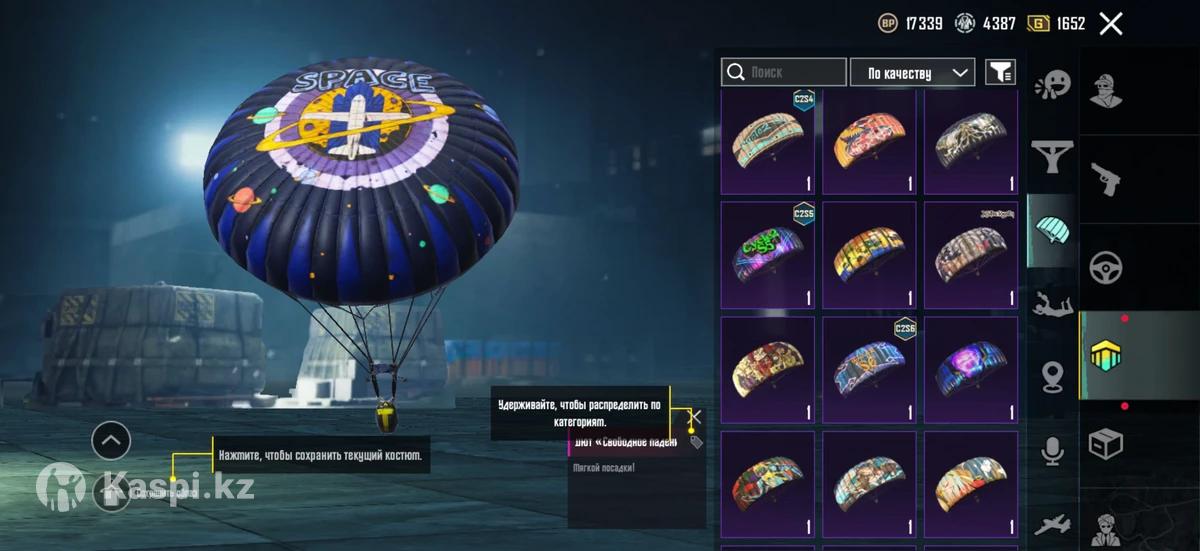Open the steering wheel vehicles category
1200x551 pixels.
click(1105, 267)
